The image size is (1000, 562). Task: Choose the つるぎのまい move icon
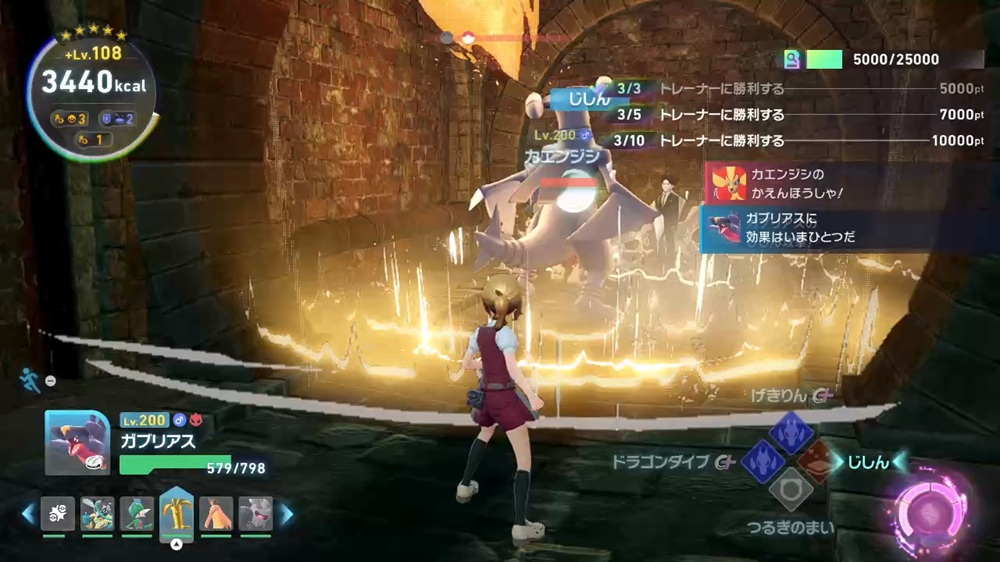790,490
